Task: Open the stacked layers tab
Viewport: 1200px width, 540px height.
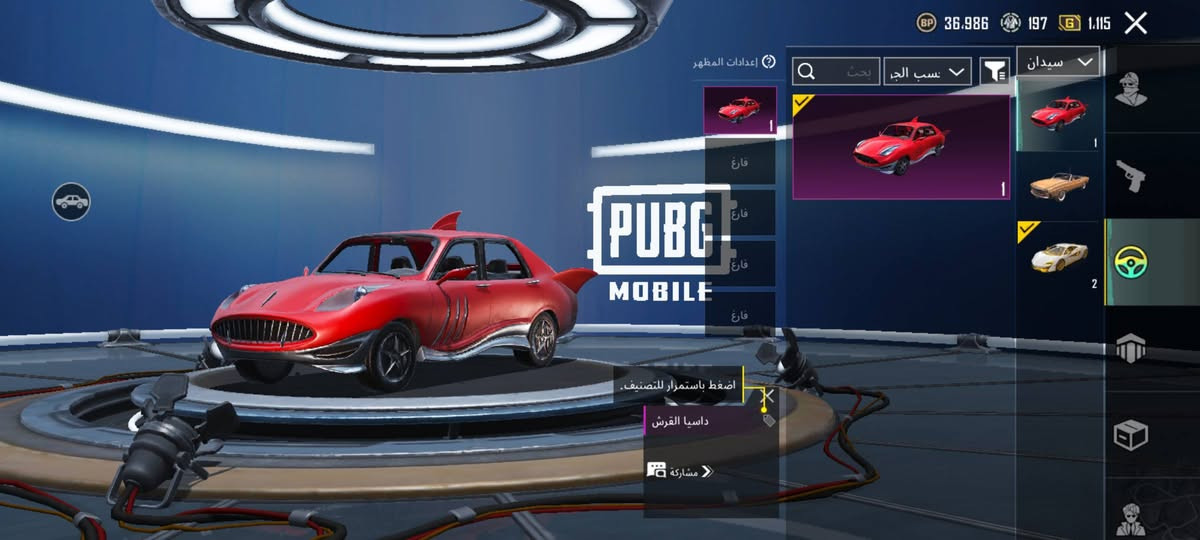Action: (x=1131, y=349)
